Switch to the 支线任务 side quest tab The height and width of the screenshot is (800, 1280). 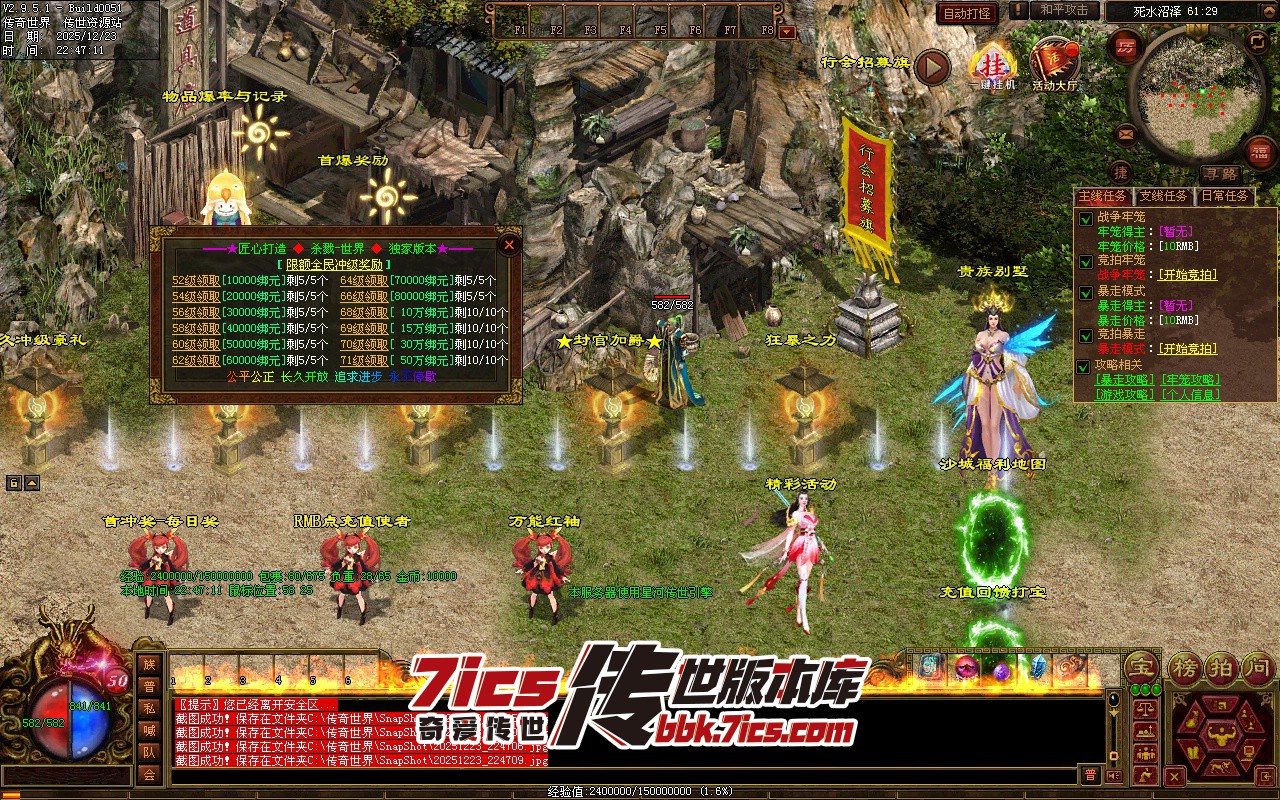[x=1164, y=196]
